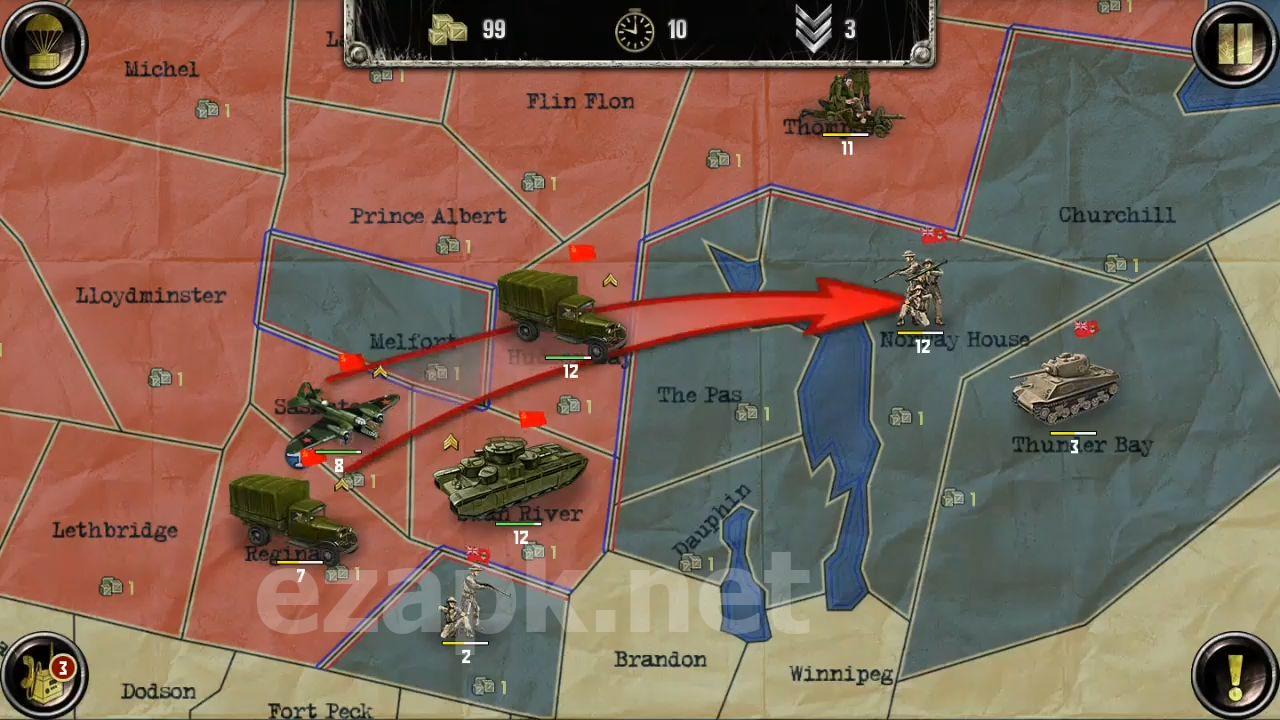Target enemy infantry at Norway House
Viewport: 1280px width, 720px height.
pos(920,292)
